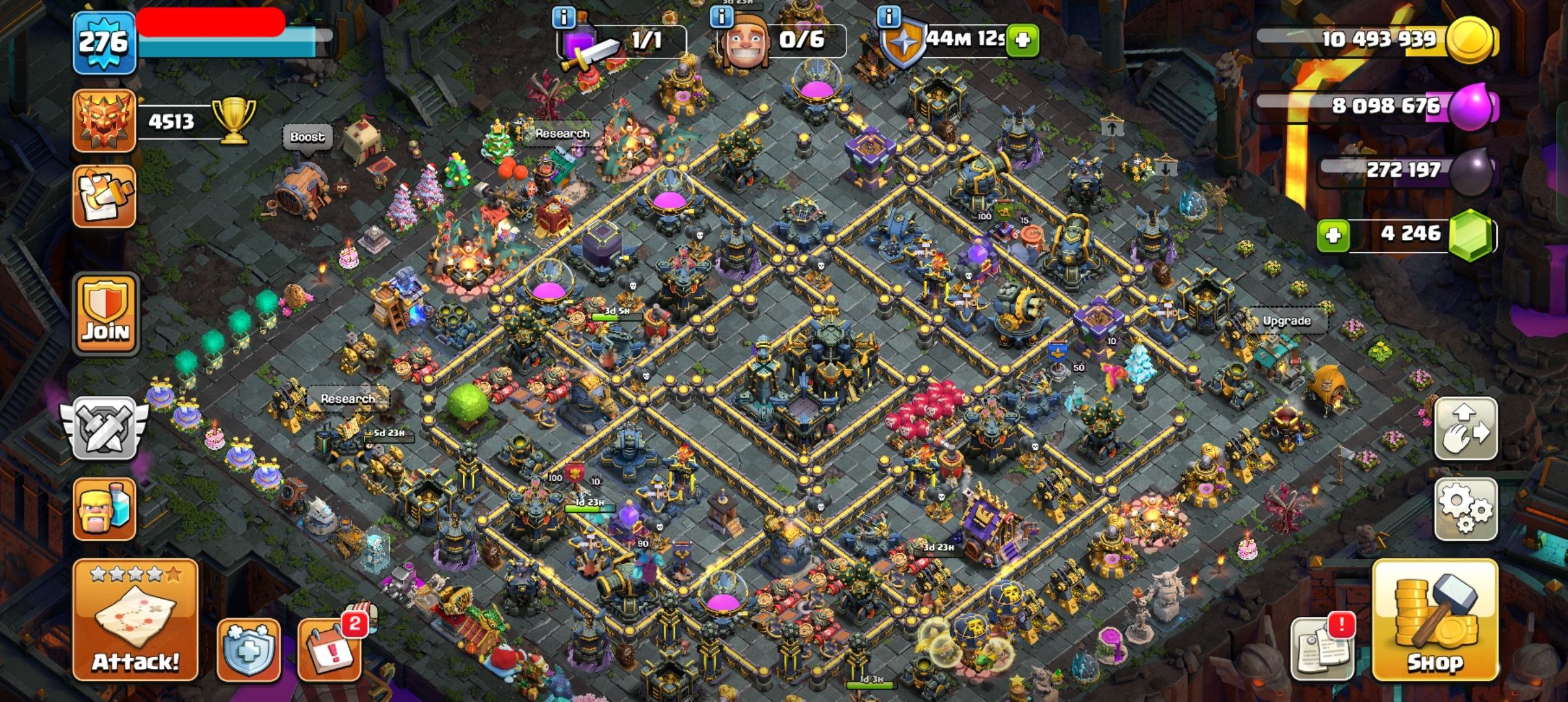Tap the Upgrade bubble
1568x702 pixels.
[1286, 321]
